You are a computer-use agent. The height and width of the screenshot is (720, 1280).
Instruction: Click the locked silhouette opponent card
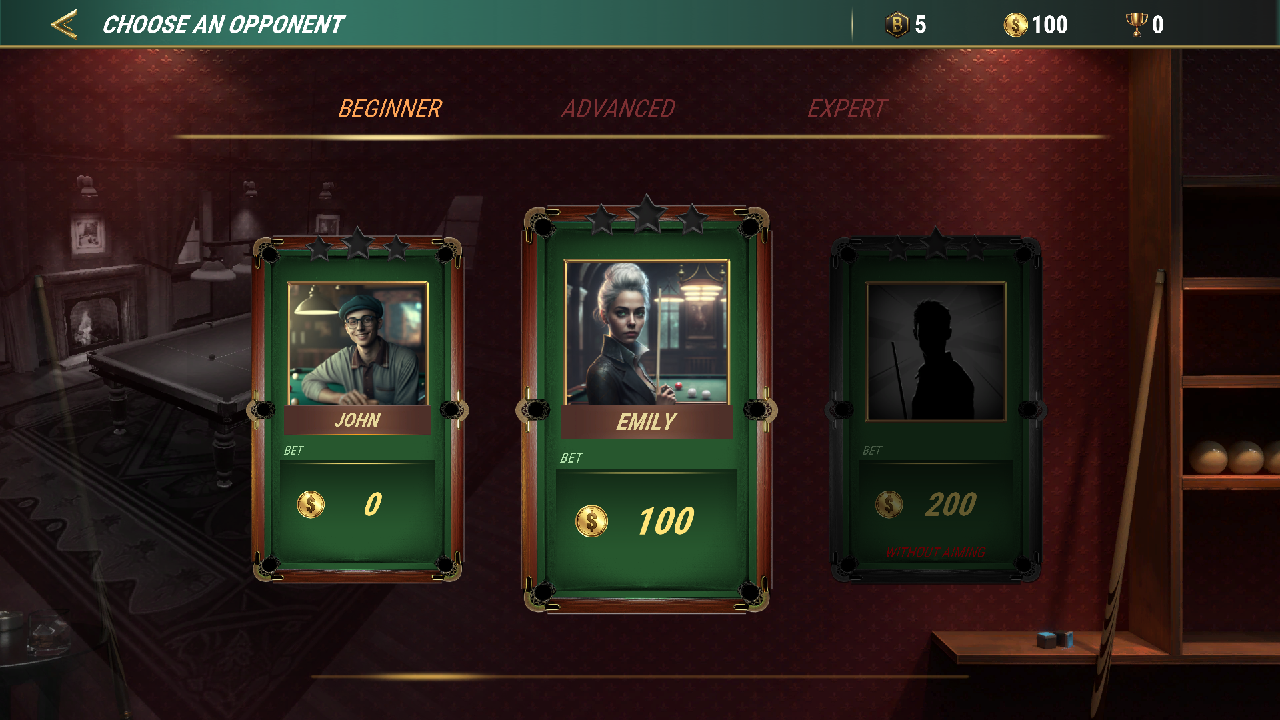click(x=935, y=400)
